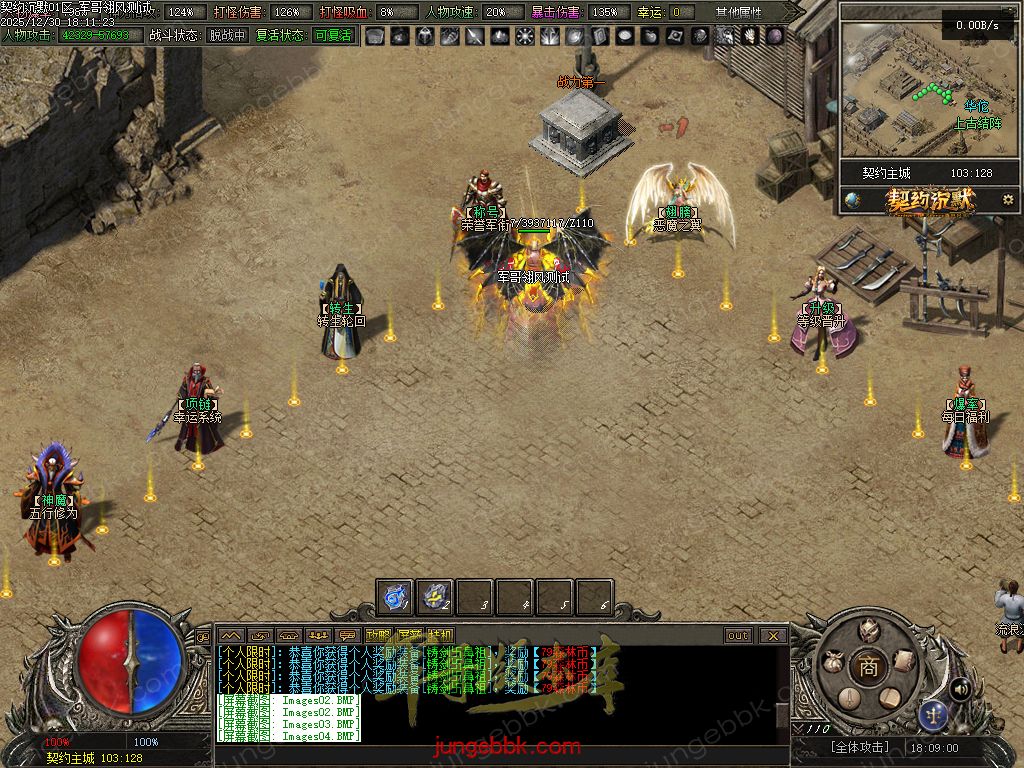The height and width of the screenshot is (768, 1024).
Task: Toggle the sound speaker button
Action: [x=961, y=688]
